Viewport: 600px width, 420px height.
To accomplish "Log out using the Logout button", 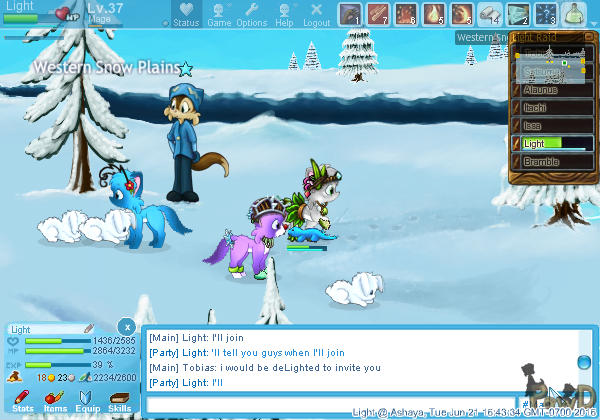I will [316, 14].
